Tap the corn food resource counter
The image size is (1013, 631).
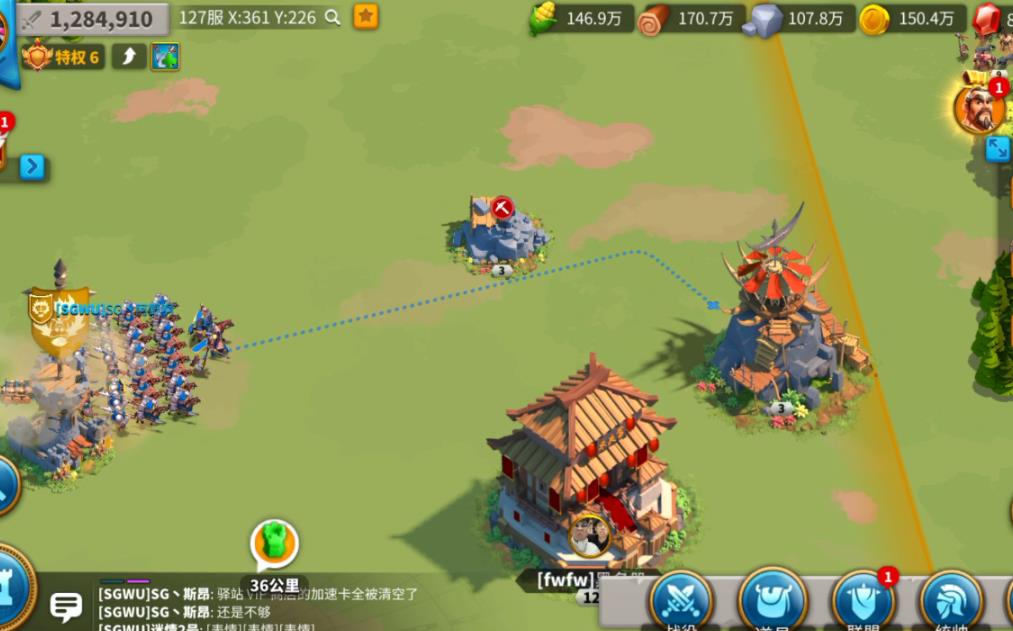[x=580, y=18]
